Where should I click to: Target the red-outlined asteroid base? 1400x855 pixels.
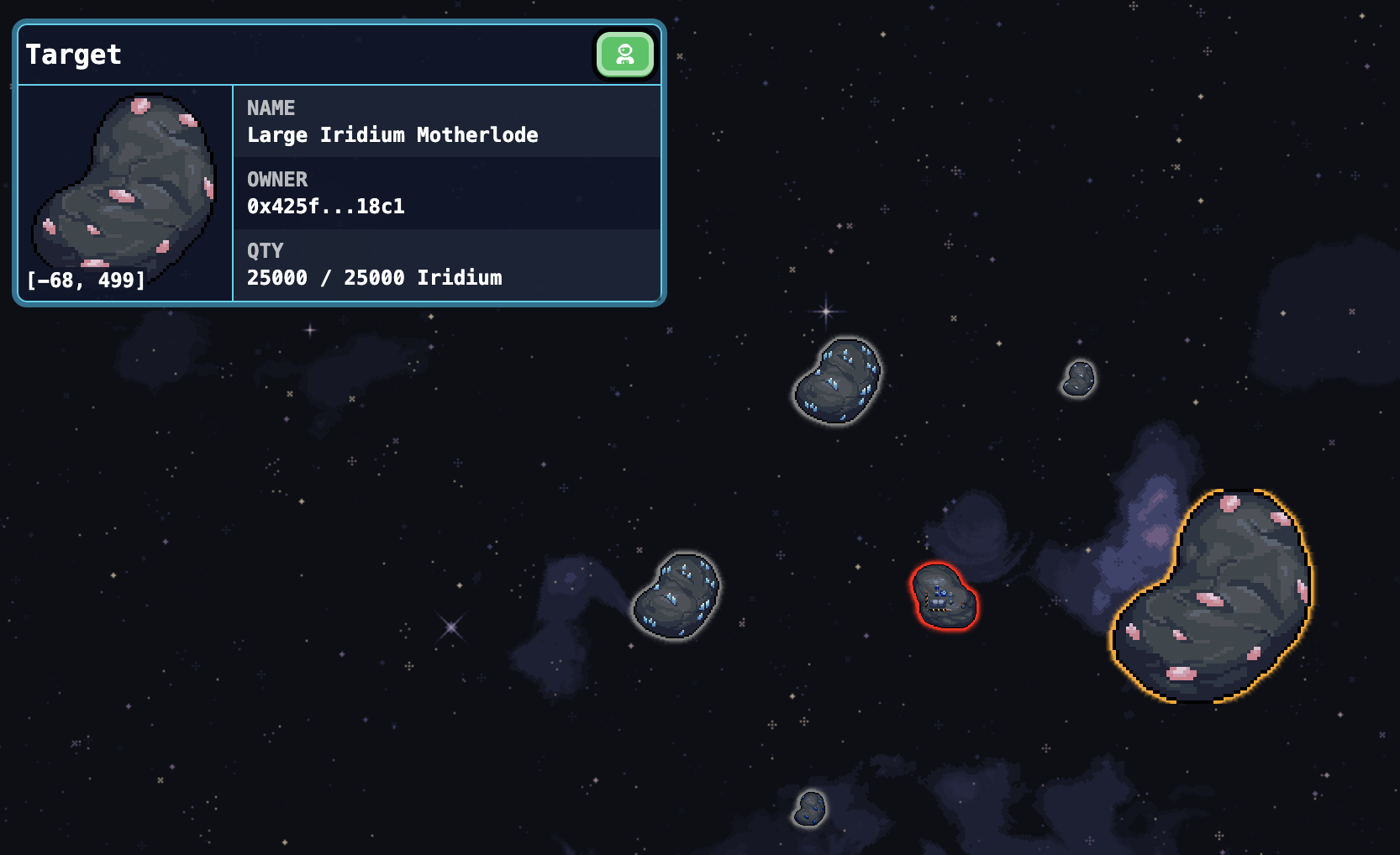pos(944,596)
